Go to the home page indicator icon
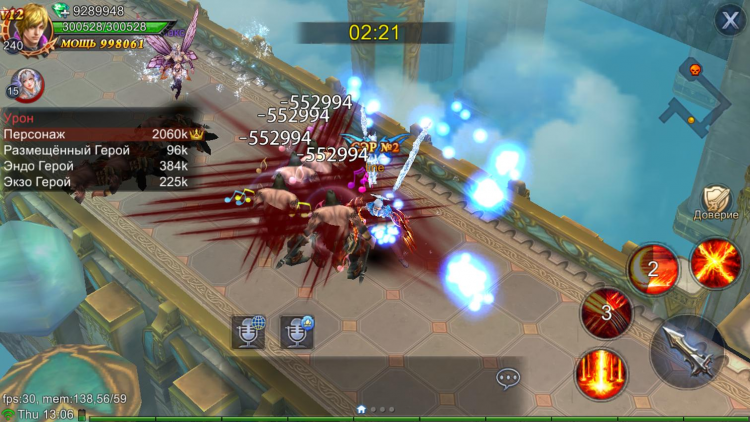750x422 pixels. click(361, 409)
